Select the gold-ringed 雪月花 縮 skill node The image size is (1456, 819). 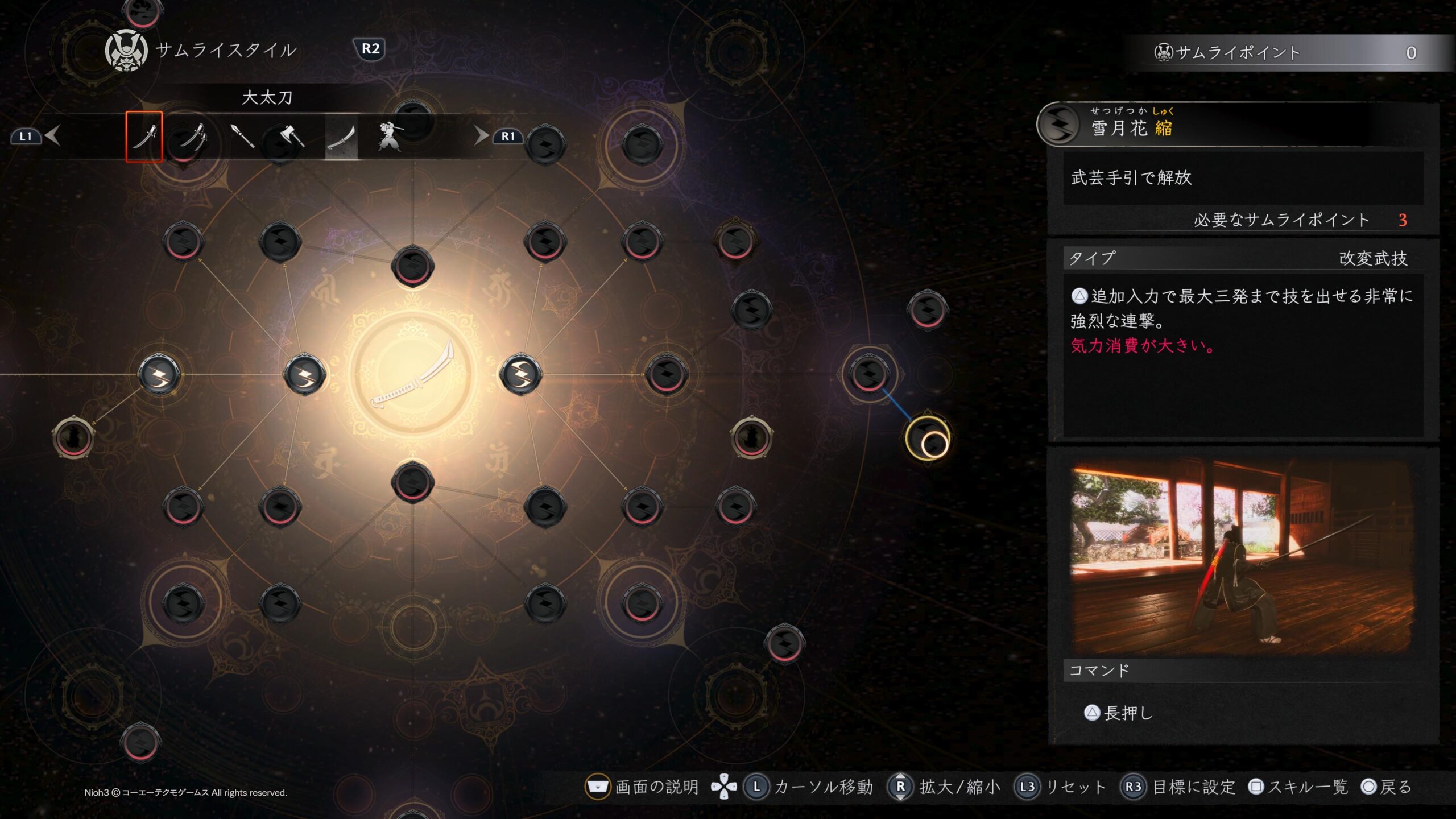pos(927,438)
